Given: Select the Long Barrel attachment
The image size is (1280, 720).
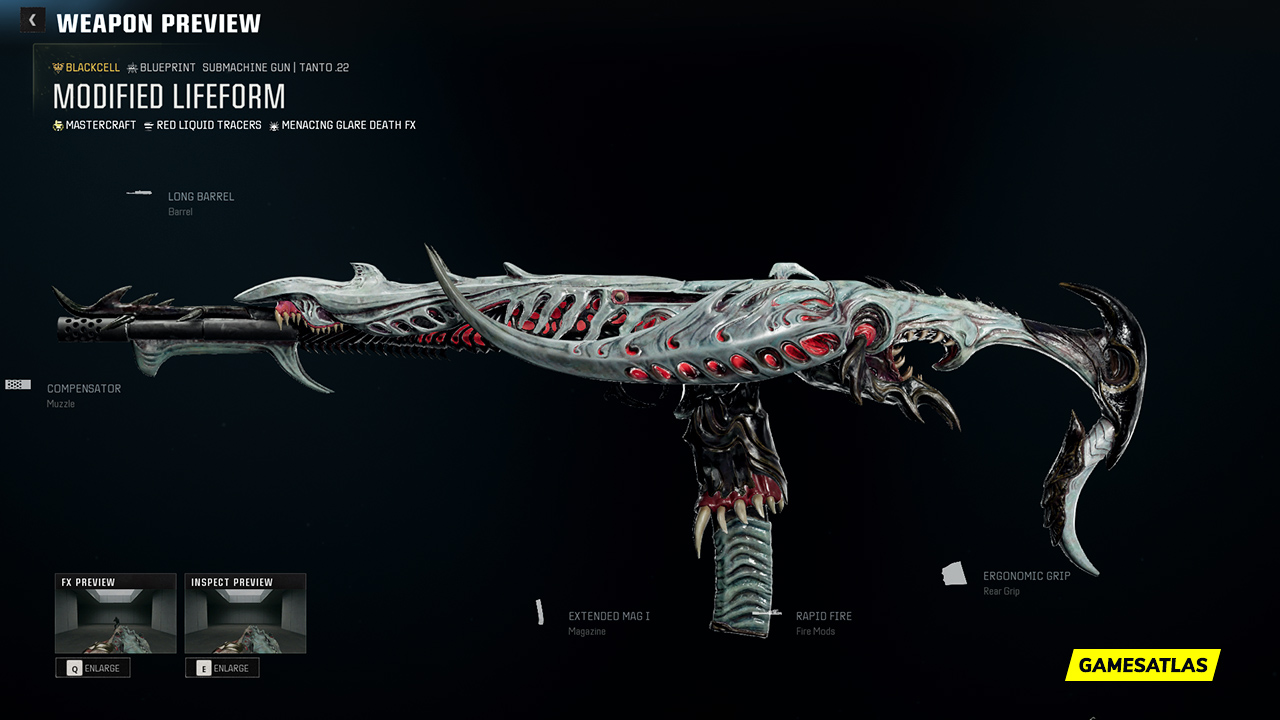Looking at the screenshot, I should click(200, 197).
